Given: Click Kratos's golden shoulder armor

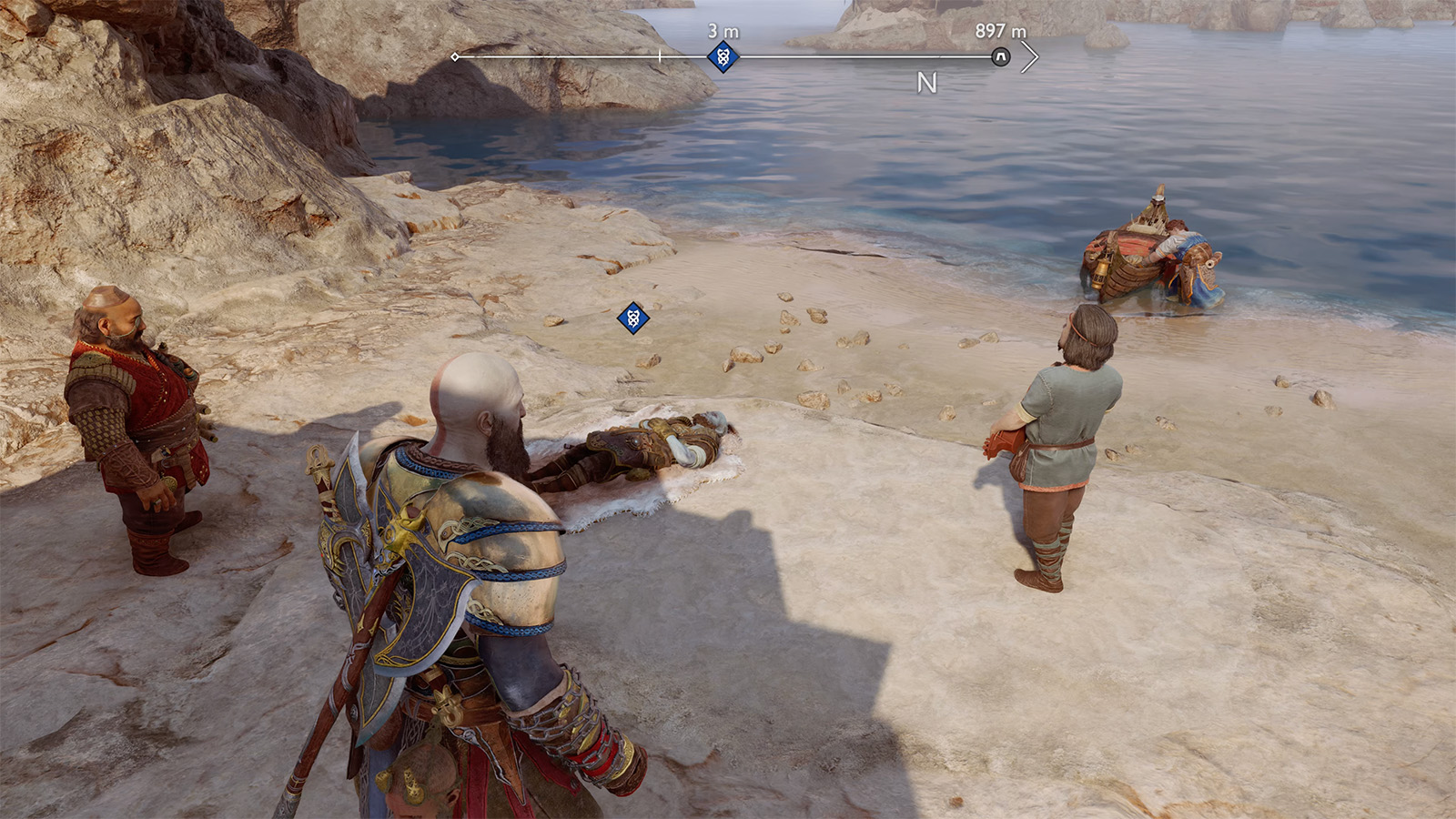Looking at the screenshot, I should (496, 514).
